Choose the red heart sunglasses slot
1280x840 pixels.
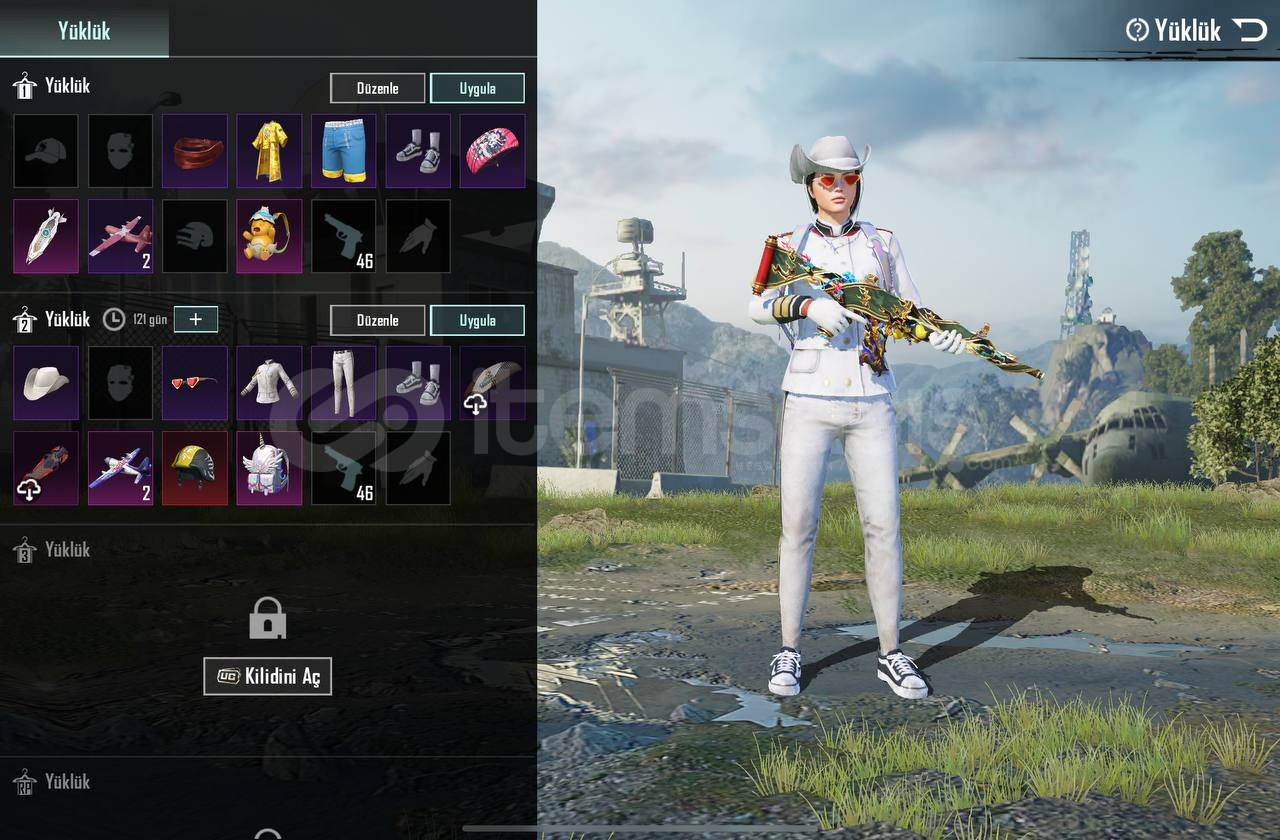tap(195, 383)
